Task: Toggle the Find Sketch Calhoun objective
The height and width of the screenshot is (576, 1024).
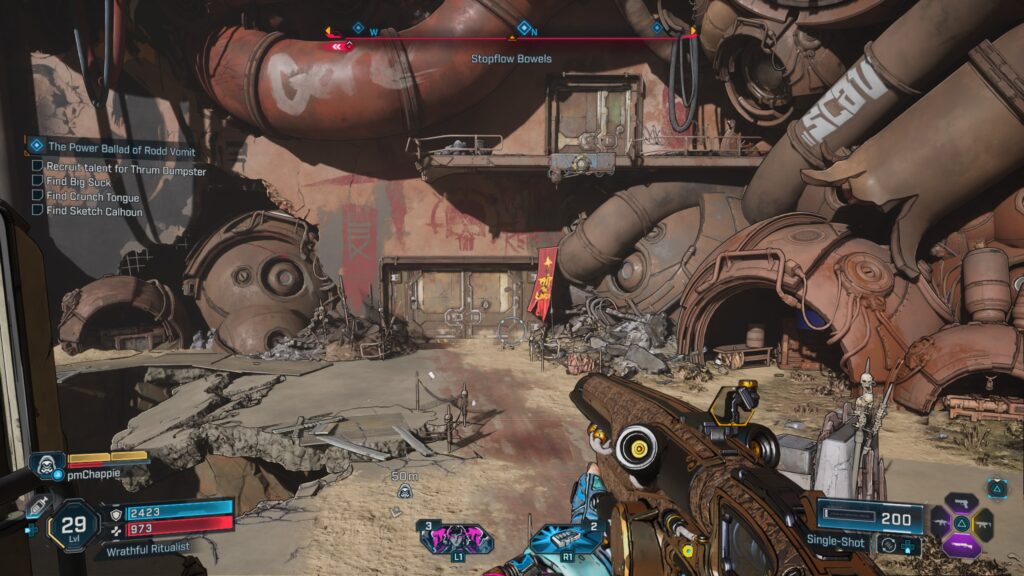Action: pos(37,211)
